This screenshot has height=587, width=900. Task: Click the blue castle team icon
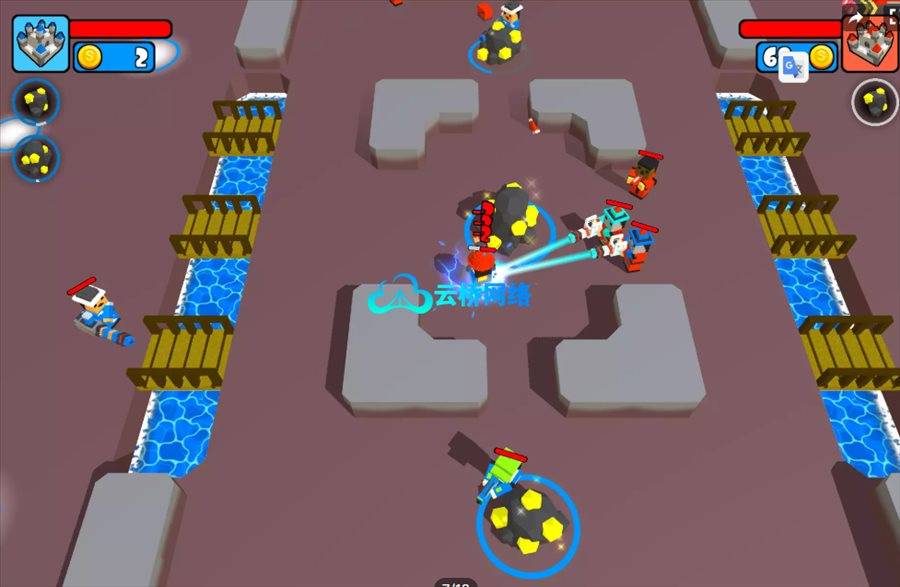[x=40, y=43]
